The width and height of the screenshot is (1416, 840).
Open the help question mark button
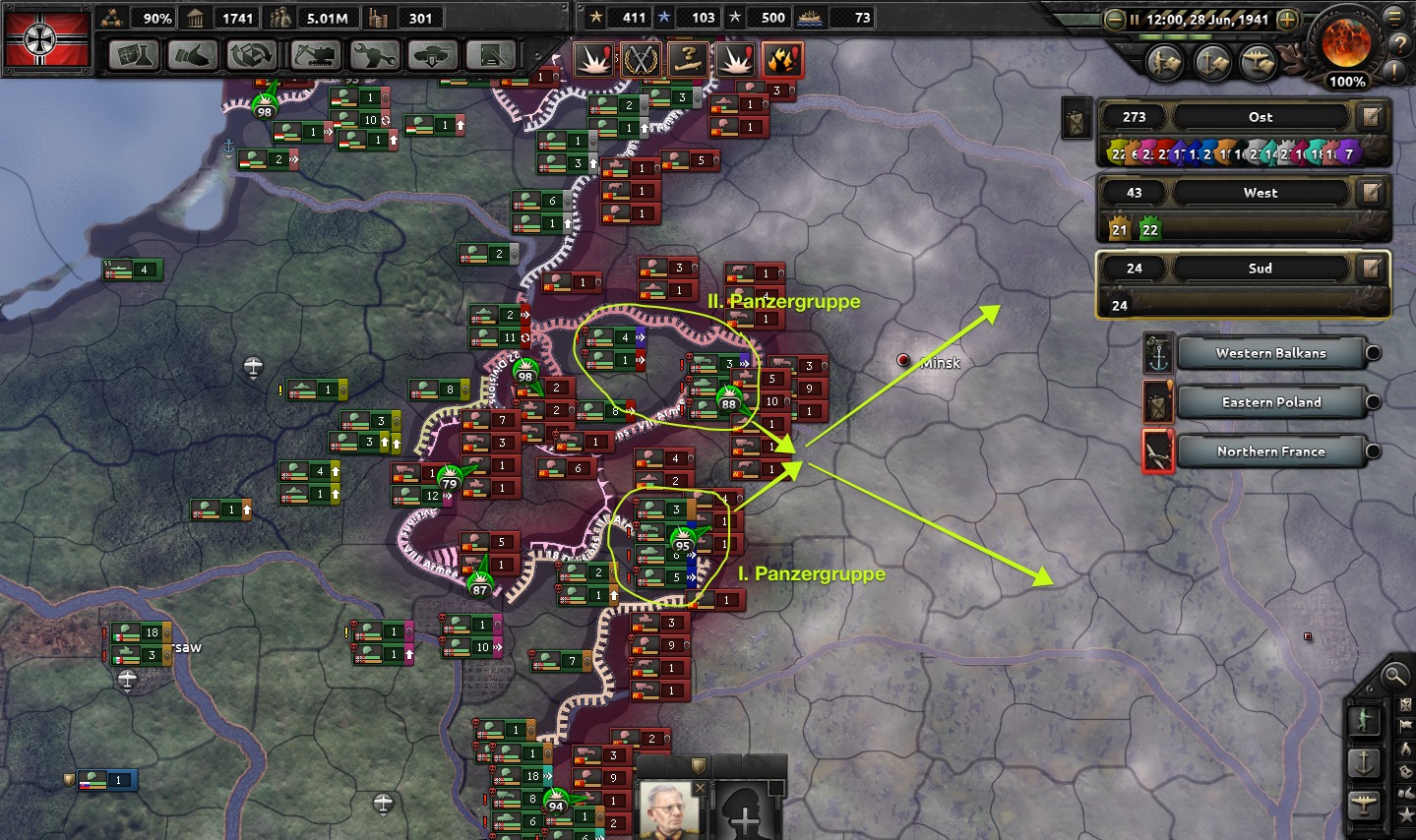click(x=1398, y=44)
